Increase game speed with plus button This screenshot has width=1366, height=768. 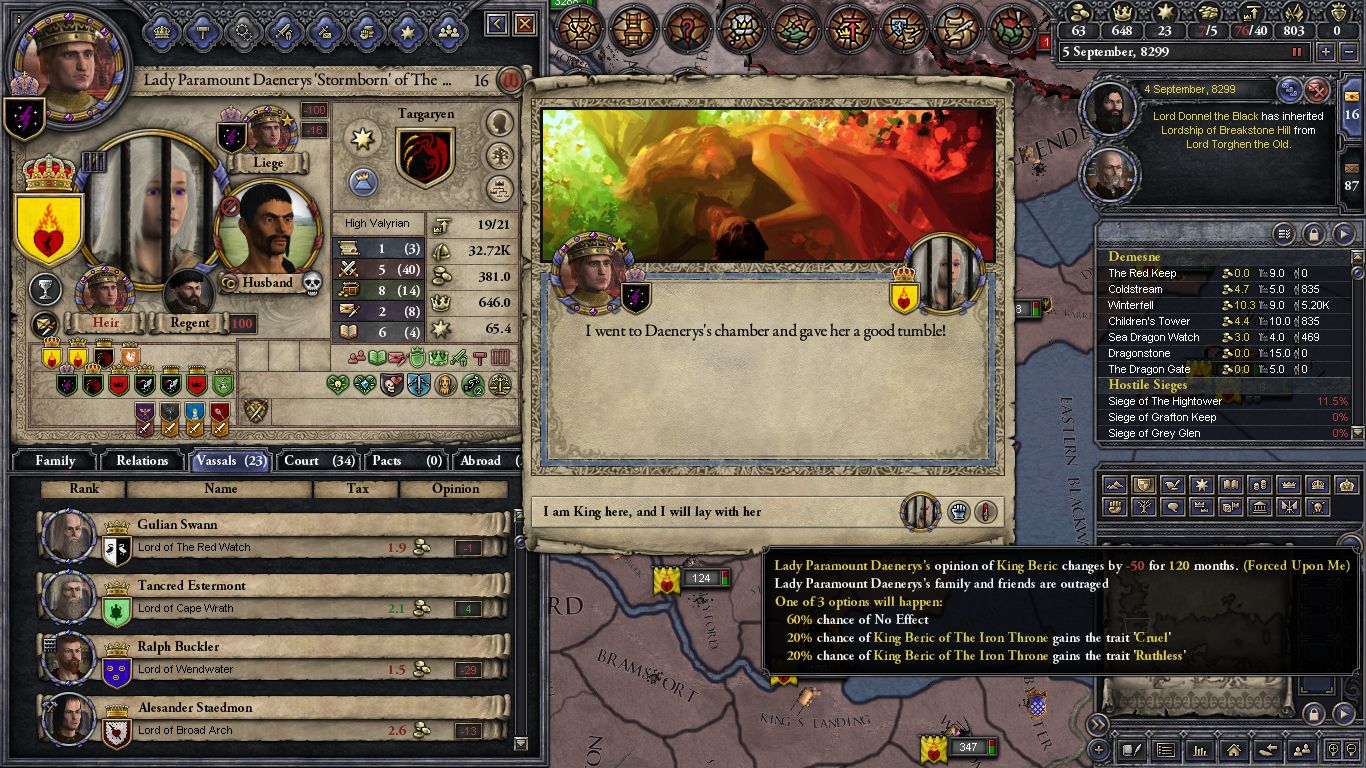click(1326, 52)
